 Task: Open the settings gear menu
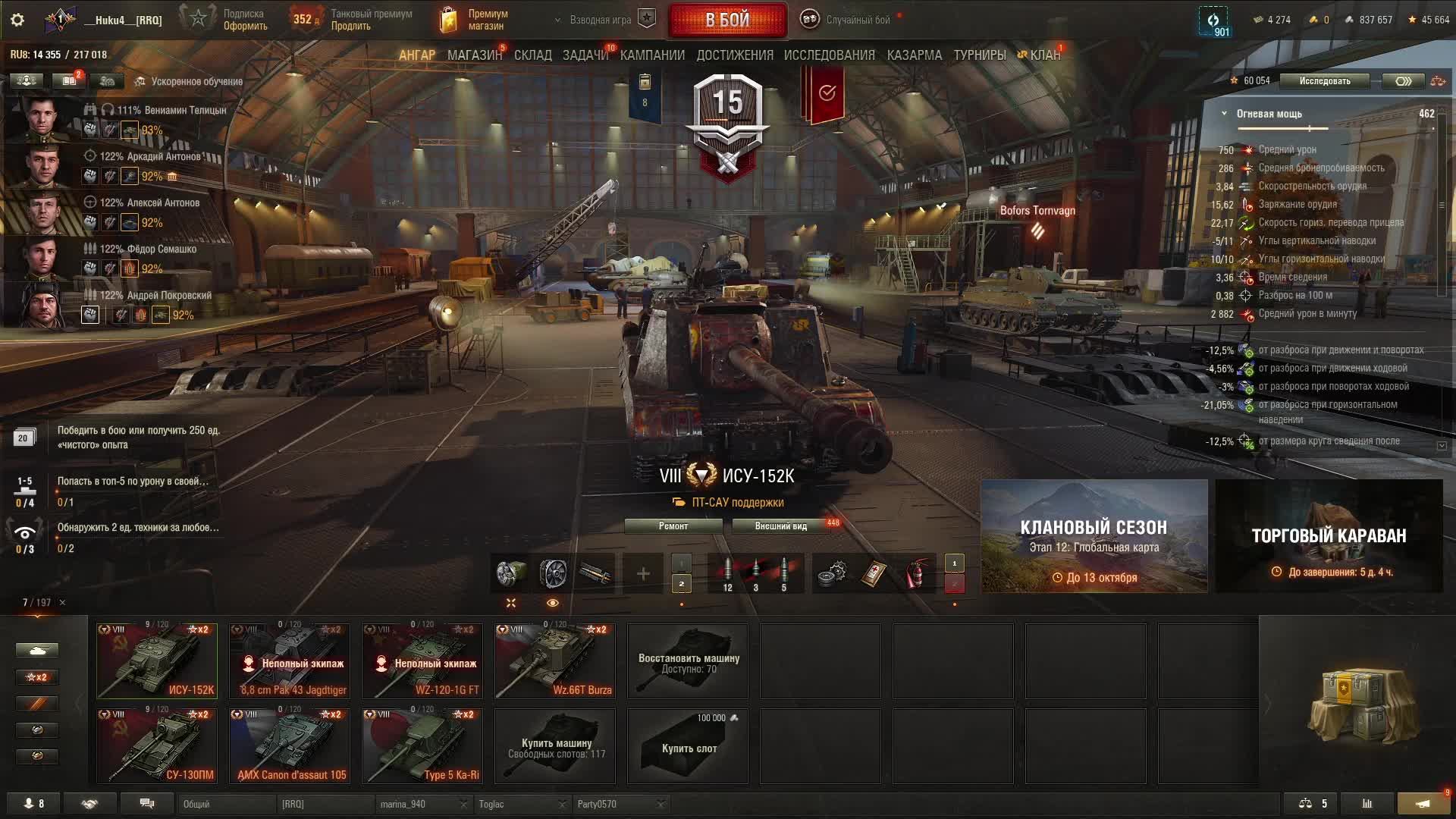pyautogui.click(x=17, y=20)
